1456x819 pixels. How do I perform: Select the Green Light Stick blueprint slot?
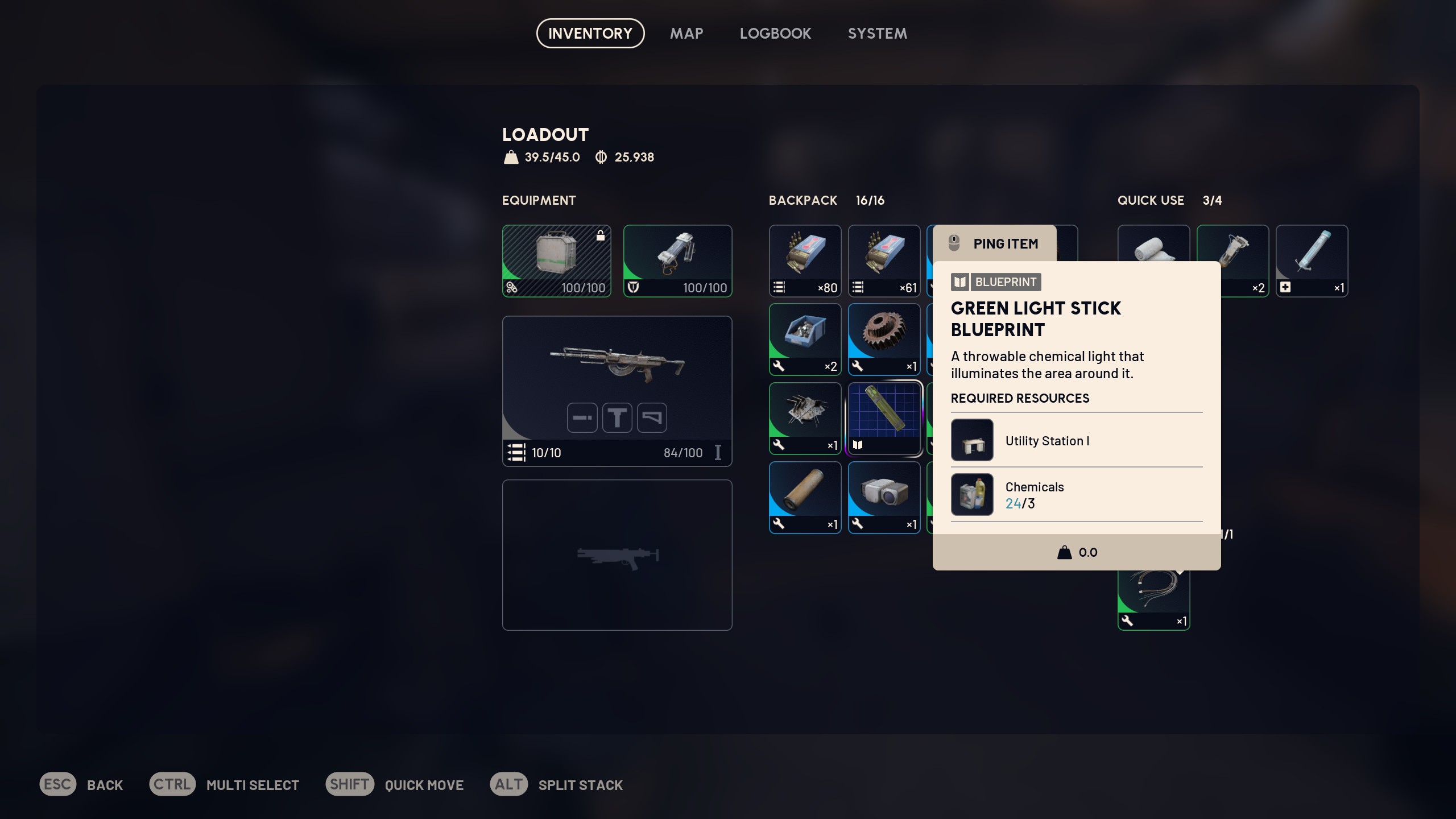[884, 418]
